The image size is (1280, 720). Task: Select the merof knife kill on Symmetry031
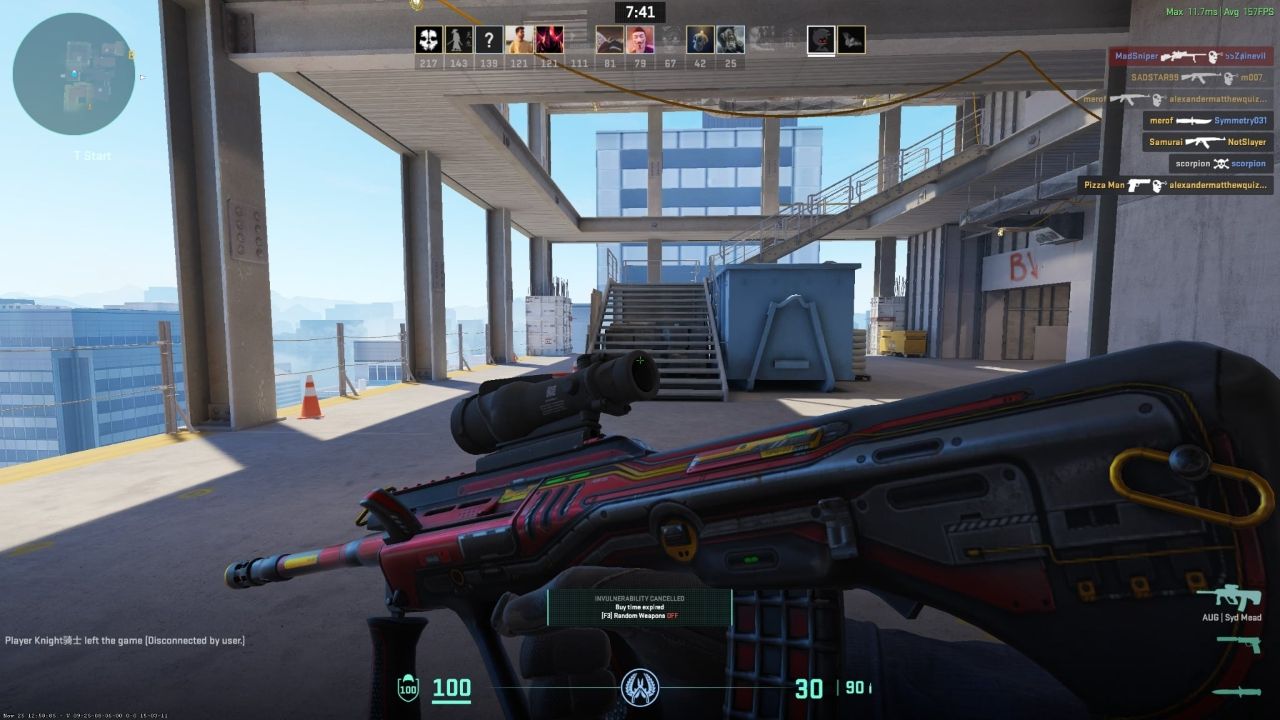point(1208,120)
